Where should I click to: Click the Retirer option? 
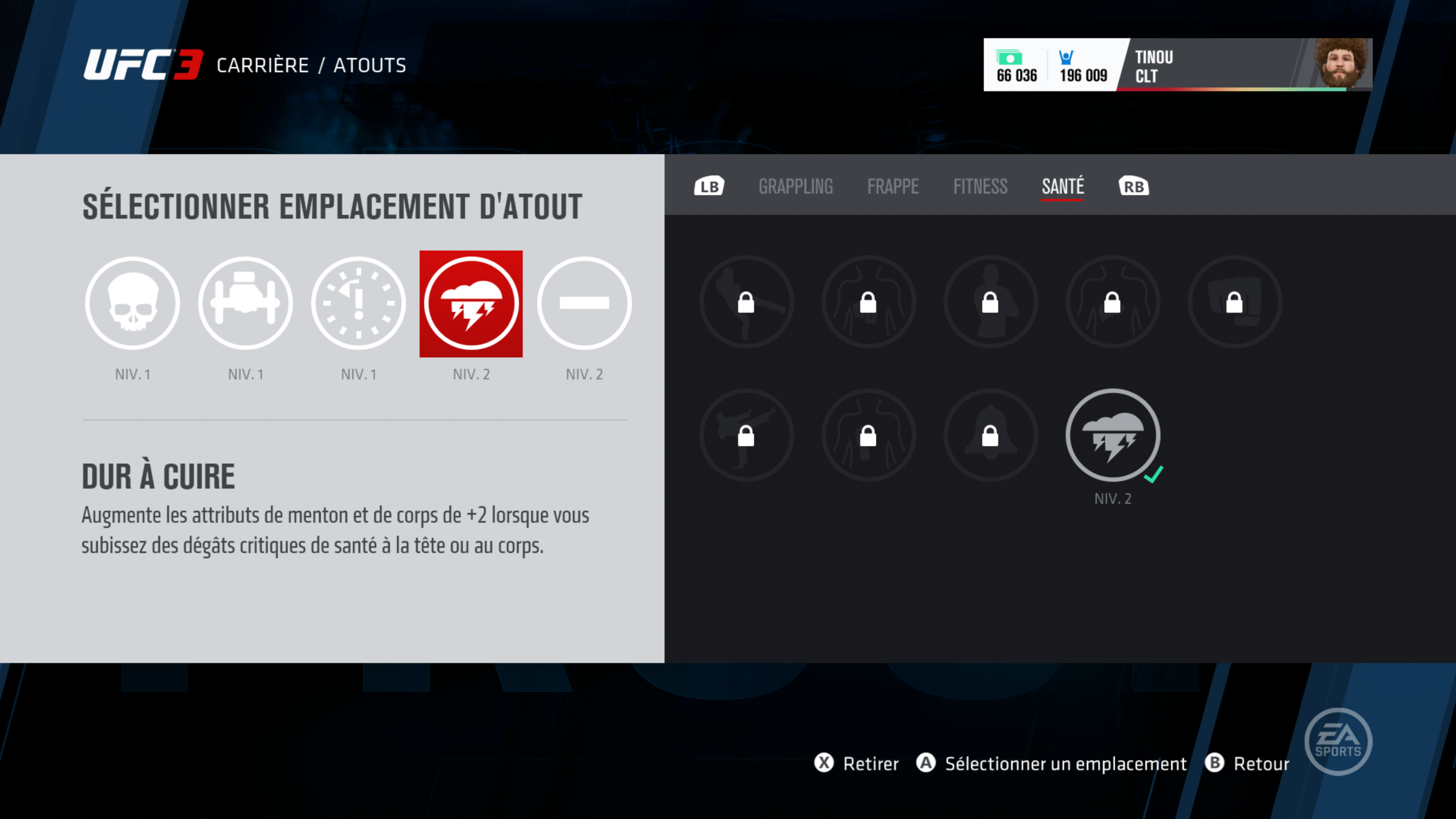(x=857, y=764)
